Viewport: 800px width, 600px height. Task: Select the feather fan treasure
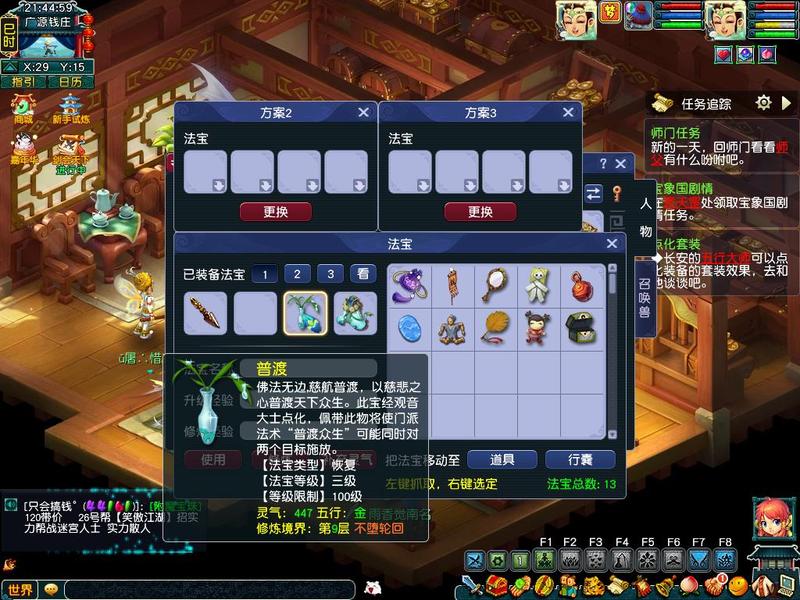pyautogui.click(x=495, y=327)
